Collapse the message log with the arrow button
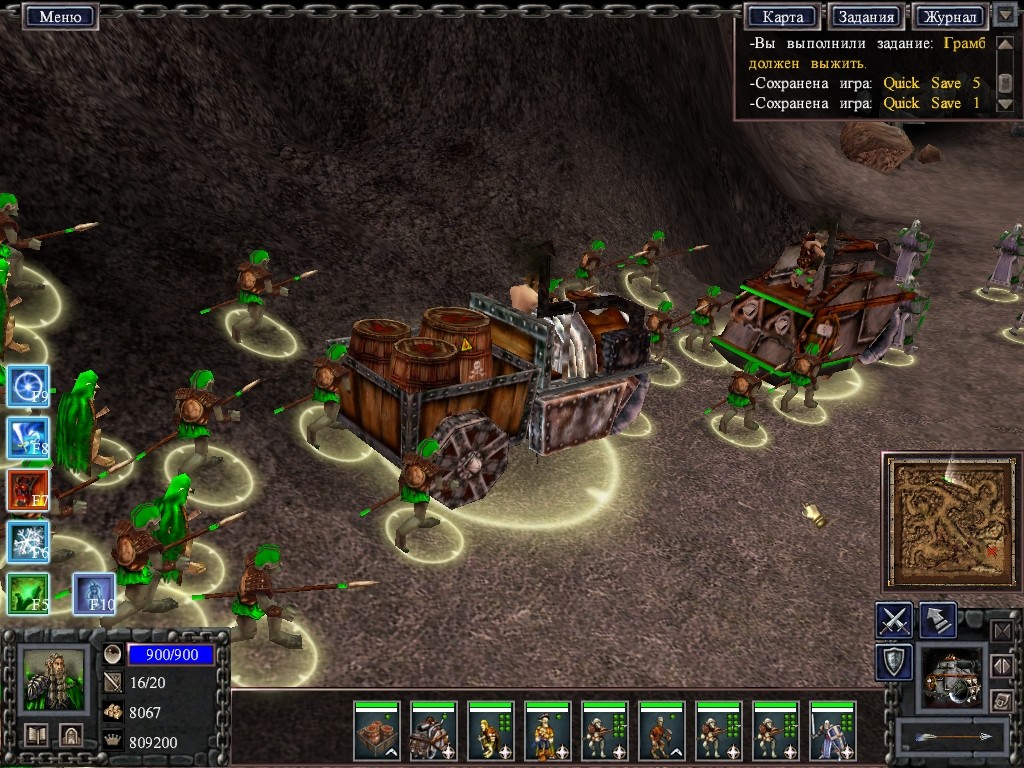The width and height of the screenshot is (1024, 768). pos(1005,16)
